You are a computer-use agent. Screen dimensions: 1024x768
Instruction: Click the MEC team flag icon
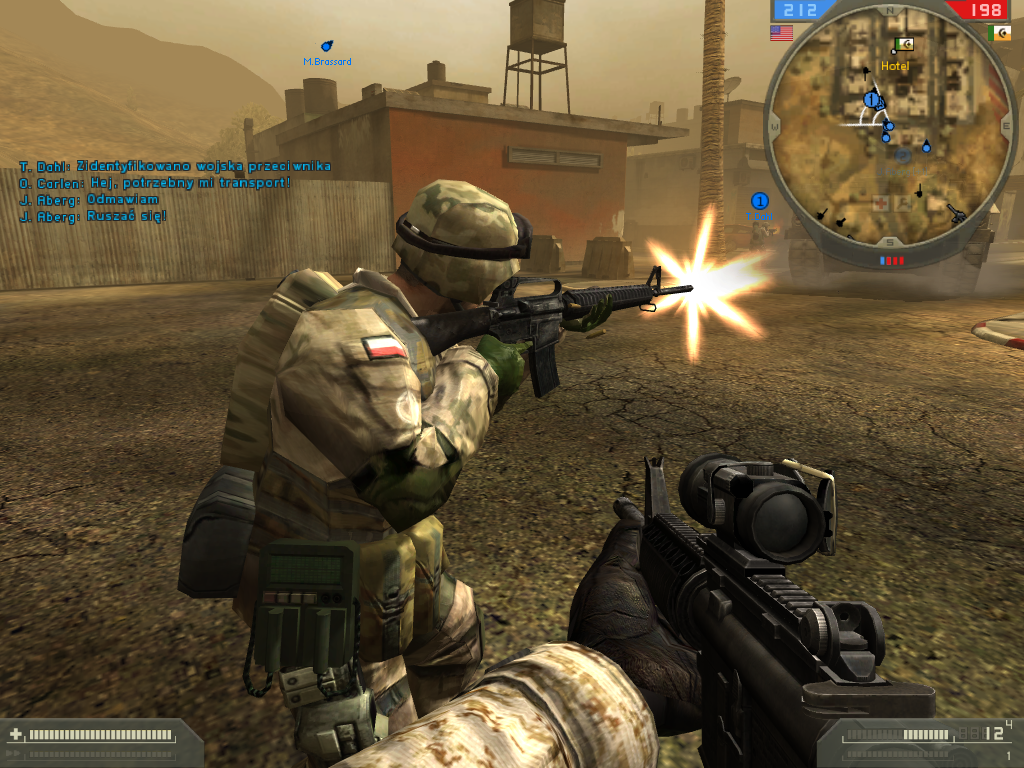point(998,33)
